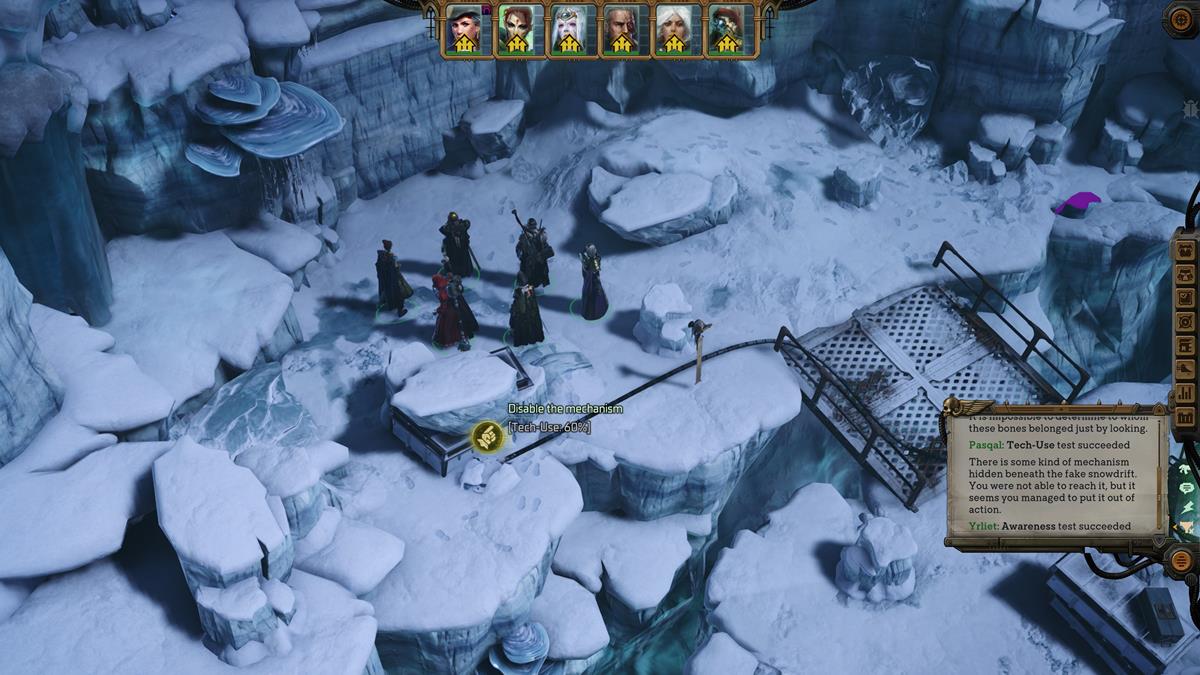Click the bug report beetle icon
Screen dimensions: 1200x675
click(1189, 107)
